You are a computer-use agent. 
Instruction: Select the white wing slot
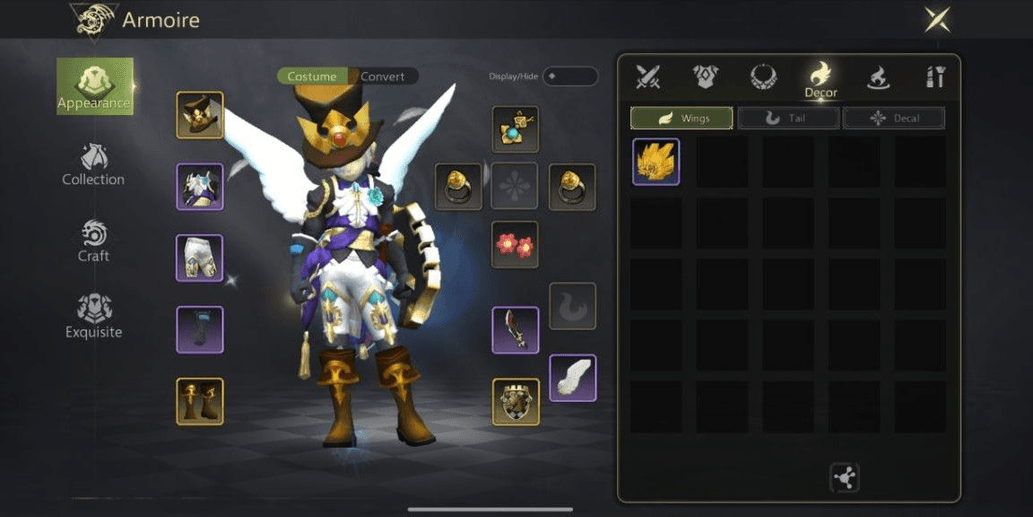pos(573,378)
